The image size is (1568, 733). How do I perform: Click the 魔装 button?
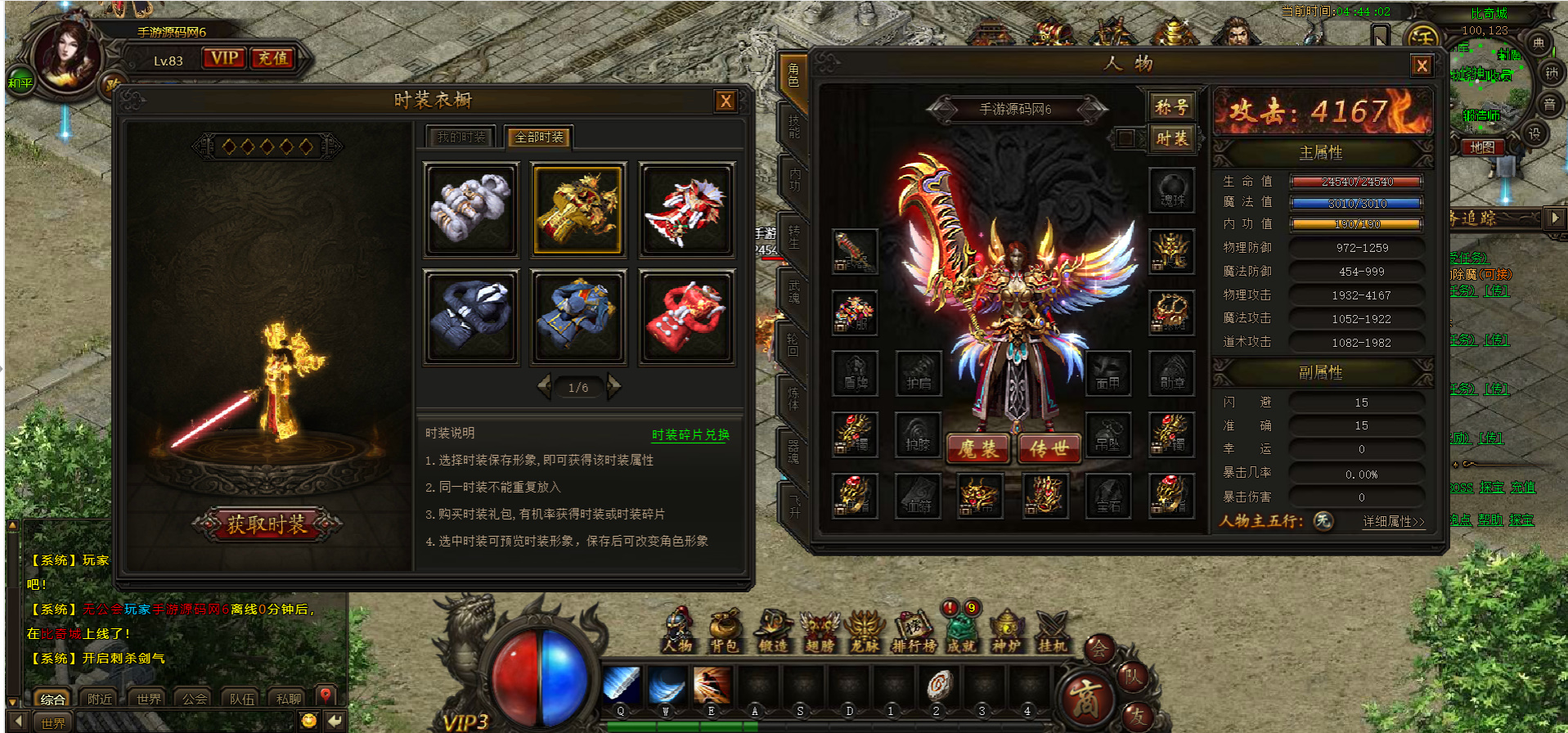coord(977,448)
